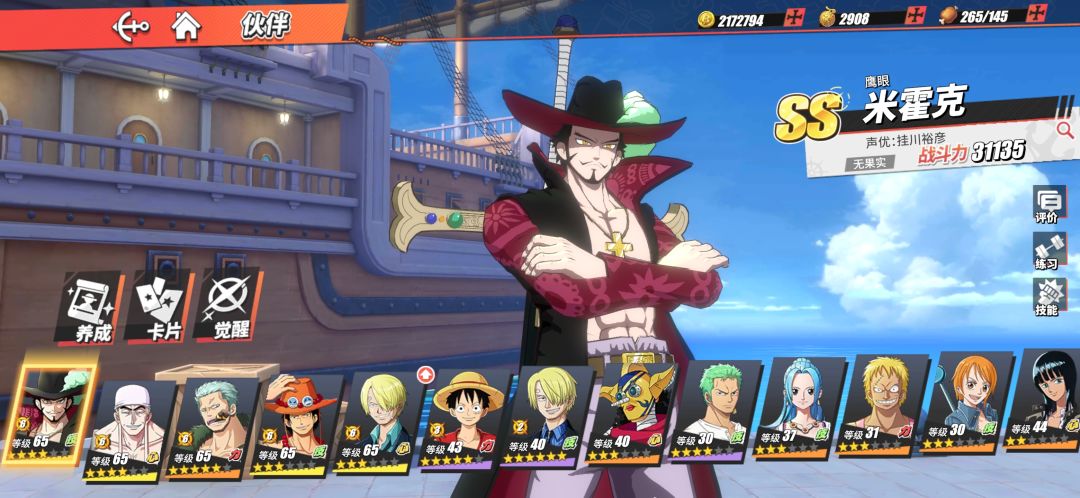This screenshot has width=1080, height=498.
Task: Add more gold coins with the plus button
Action: 795,17
